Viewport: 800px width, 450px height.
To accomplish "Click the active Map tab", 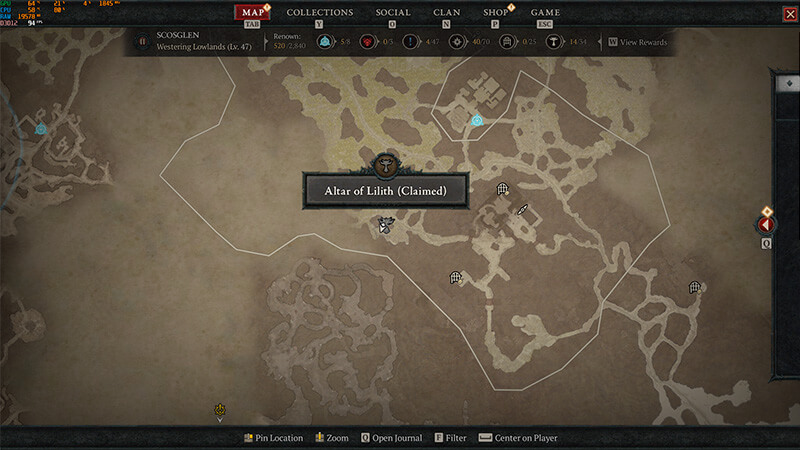I will pos(253,12).
